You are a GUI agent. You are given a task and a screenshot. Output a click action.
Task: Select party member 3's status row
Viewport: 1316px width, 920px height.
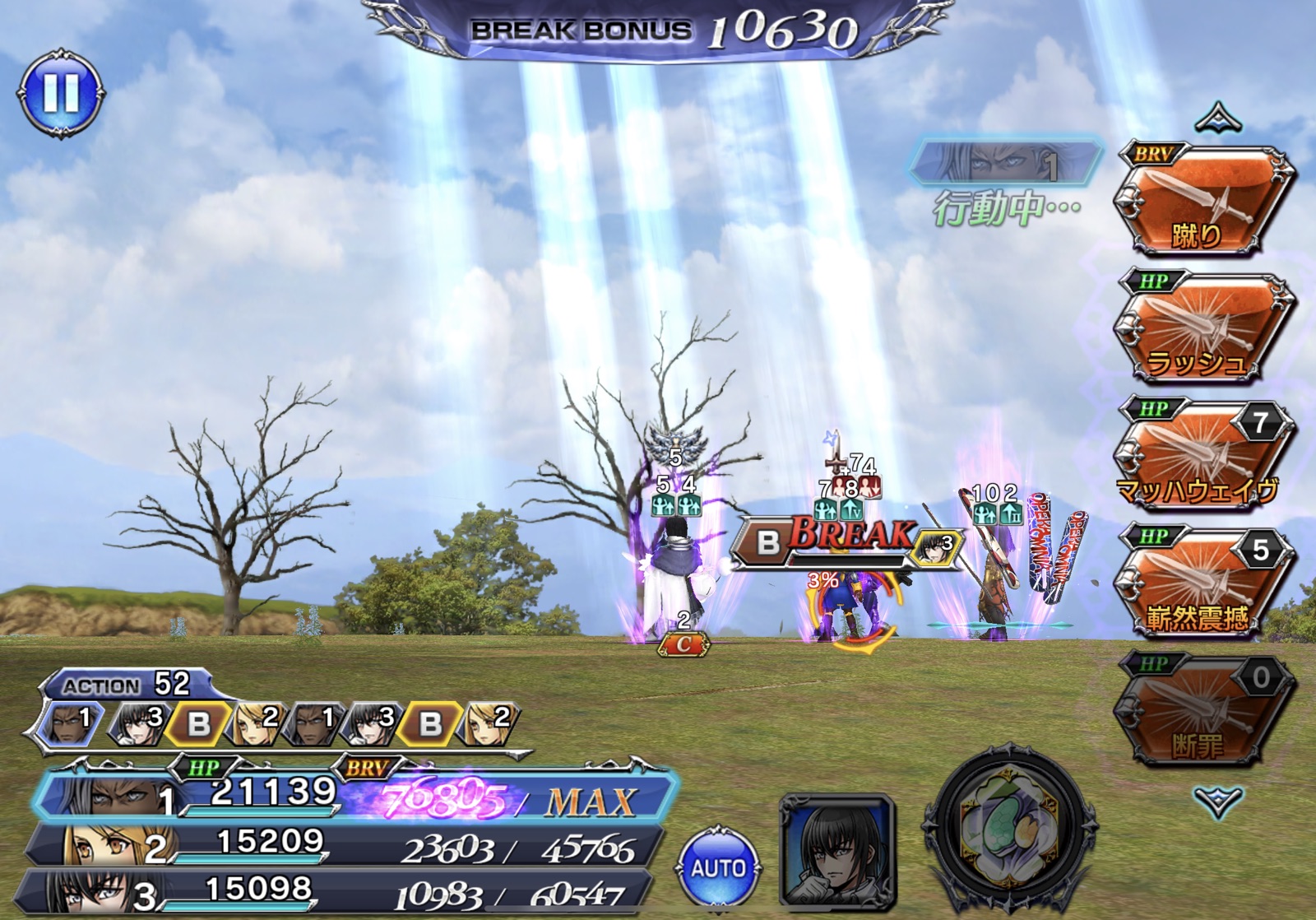(x=337, y=892)
